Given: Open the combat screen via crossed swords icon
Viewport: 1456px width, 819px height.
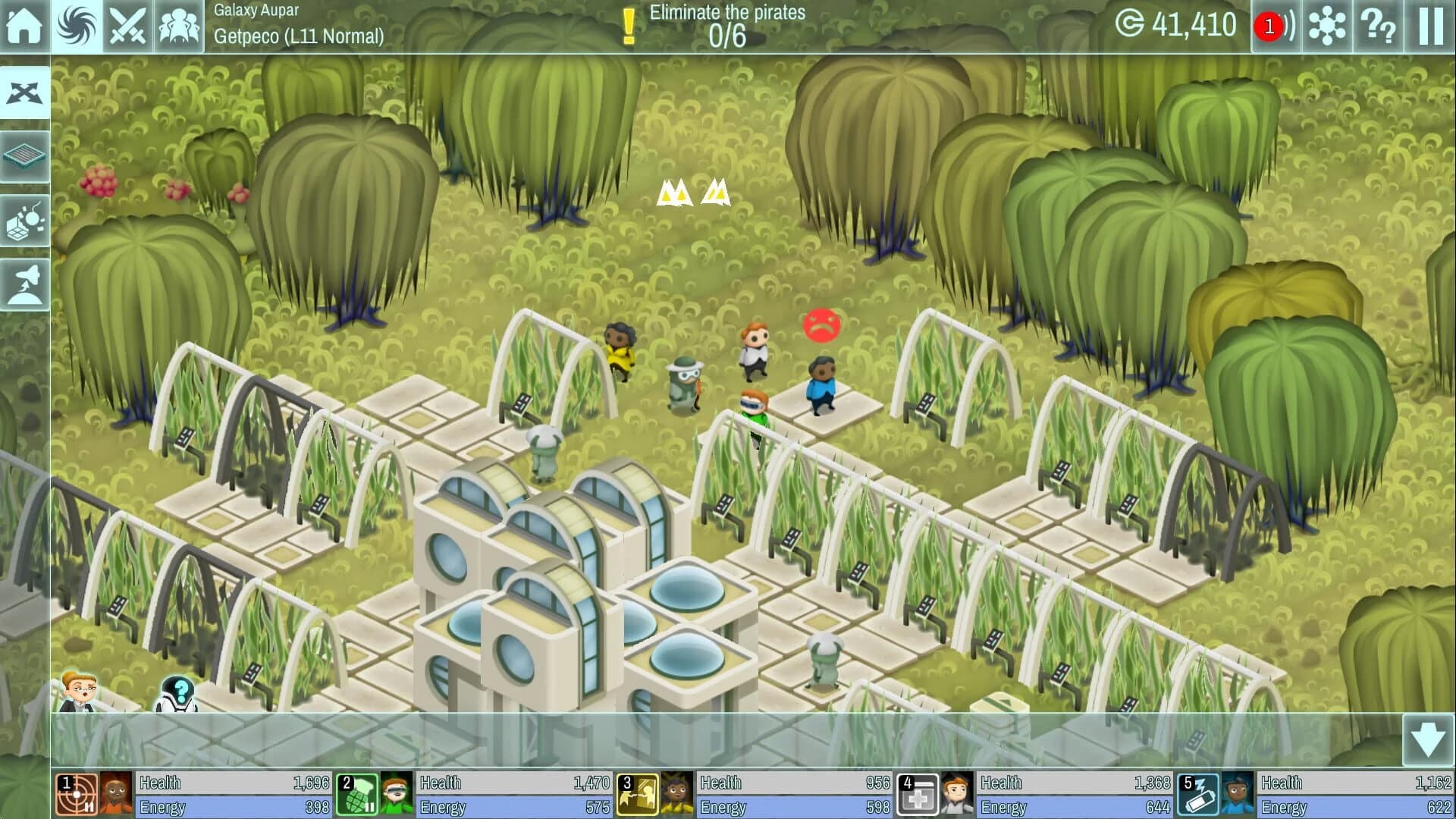Looking at the screenshot, I should pos(129,25).
